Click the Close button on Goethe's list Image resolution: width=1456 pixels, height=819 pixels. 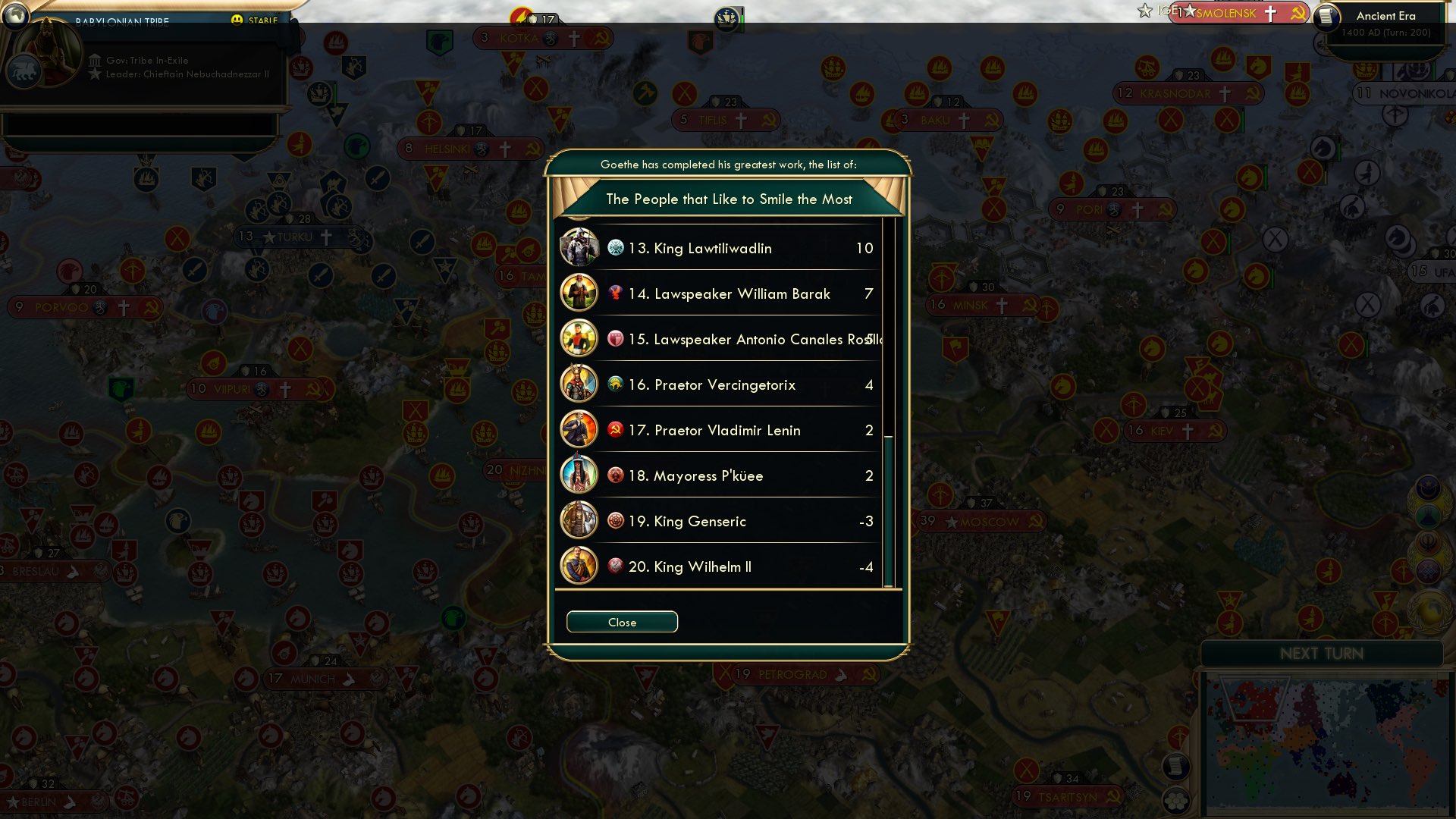[x=622, y=621]
